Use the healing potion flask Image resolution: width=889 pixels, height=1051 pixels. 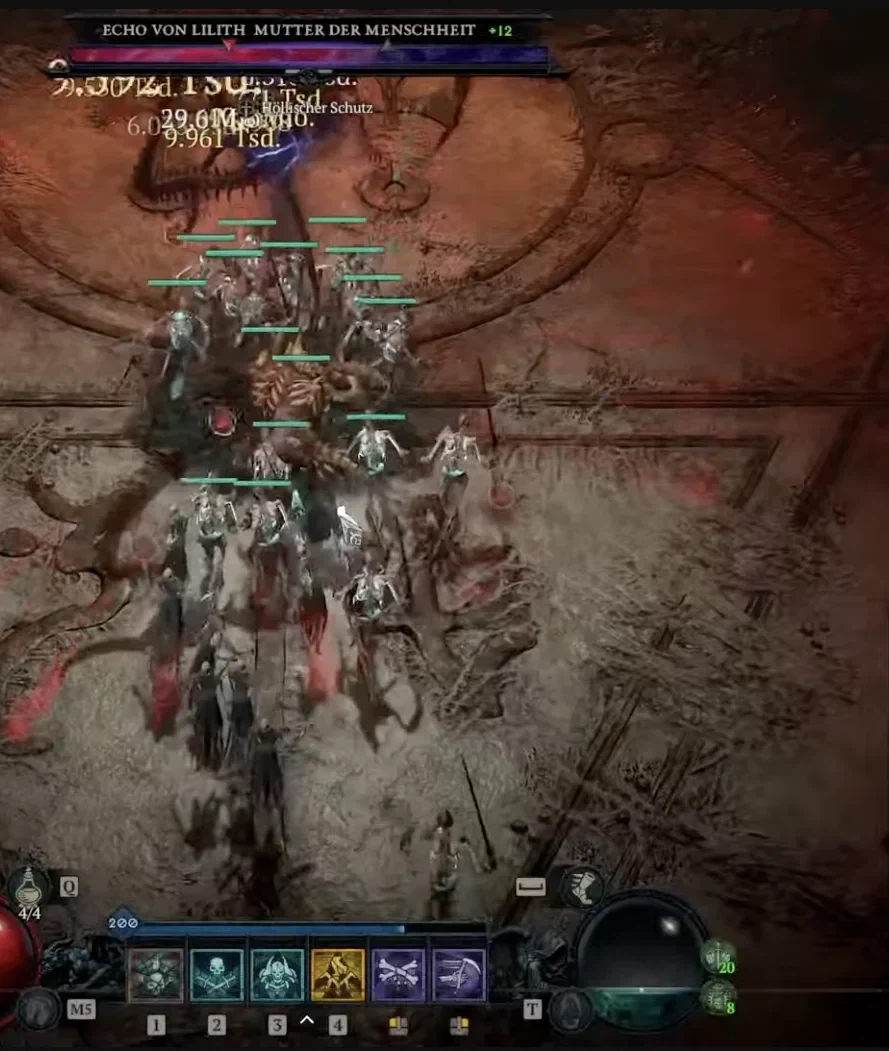[28, 886]
